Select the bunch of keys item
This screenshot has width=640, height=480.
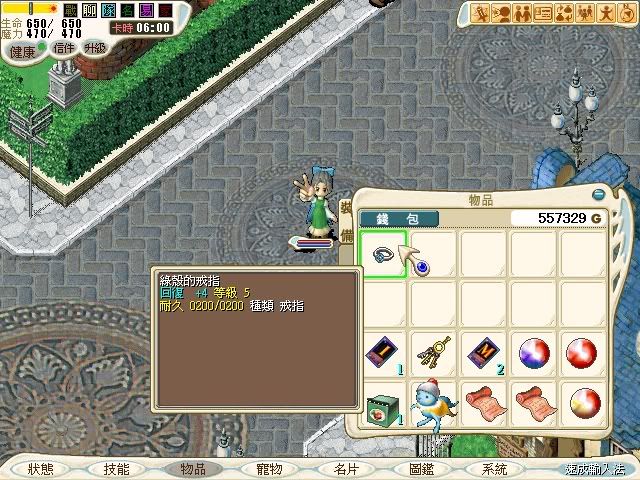pos(432,352)
